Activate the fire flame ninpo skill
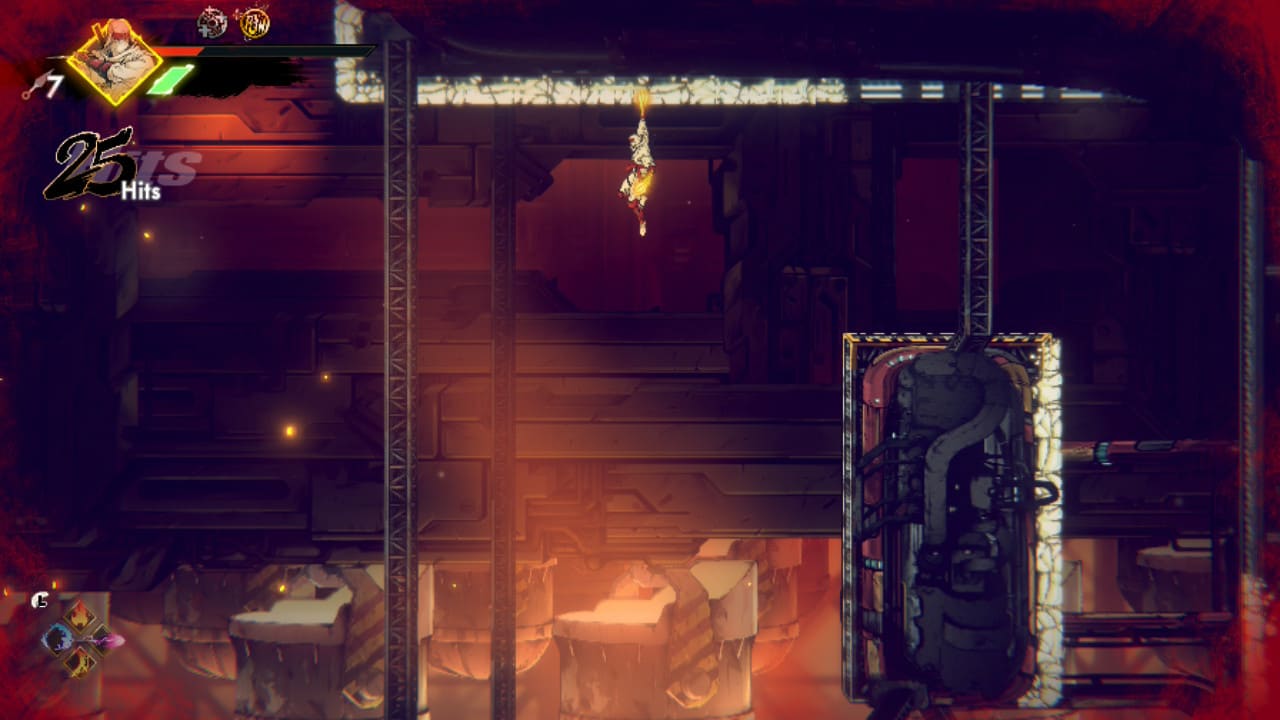The height and width of the screenshot is (720, 1280). coord(80,615)
